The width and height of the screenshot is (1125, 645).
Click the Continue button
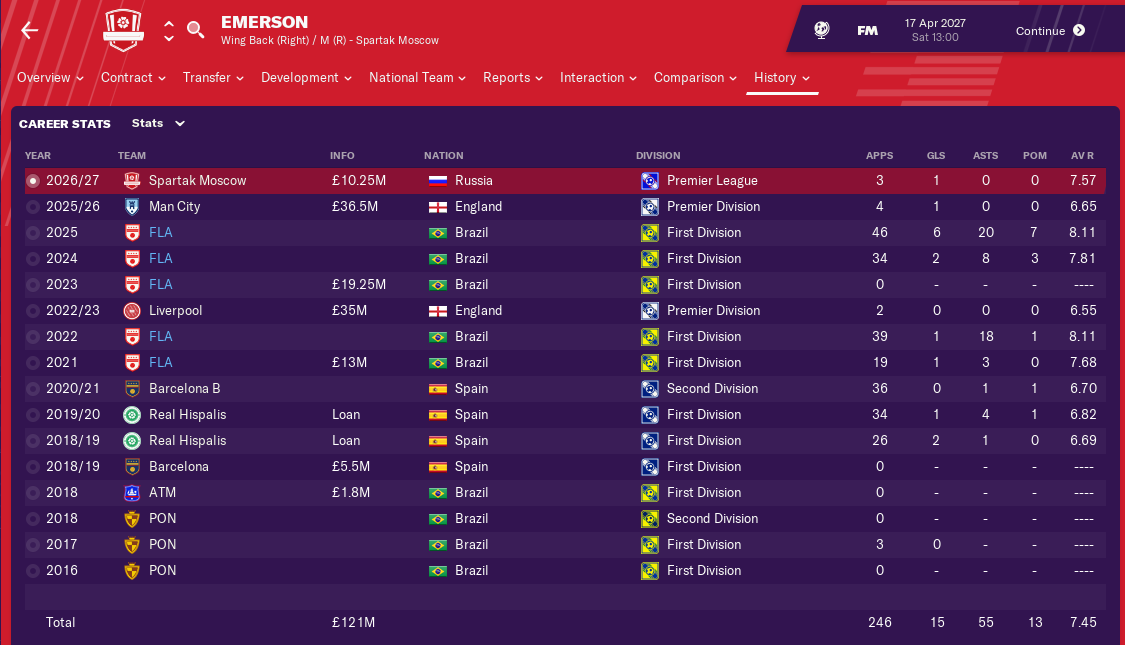[x=1049, y=31]
